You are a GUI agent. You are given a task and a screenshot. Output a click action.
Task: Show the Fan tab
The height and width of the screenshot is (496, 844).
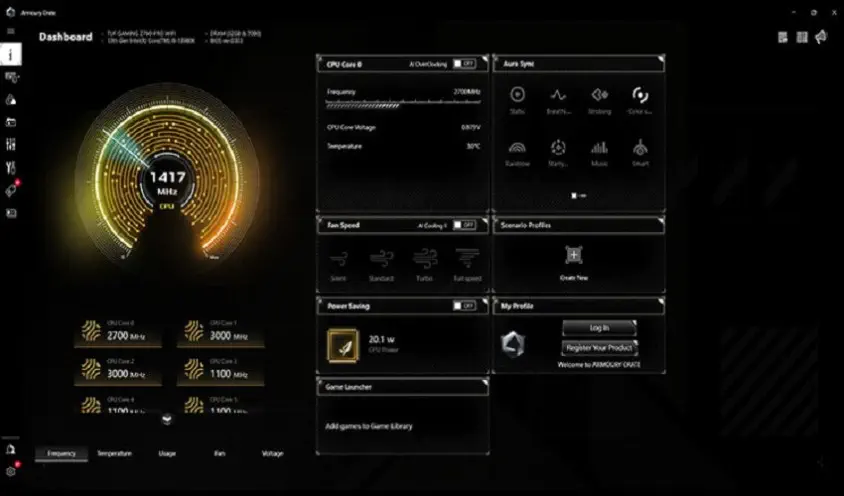tap(219, 453)
